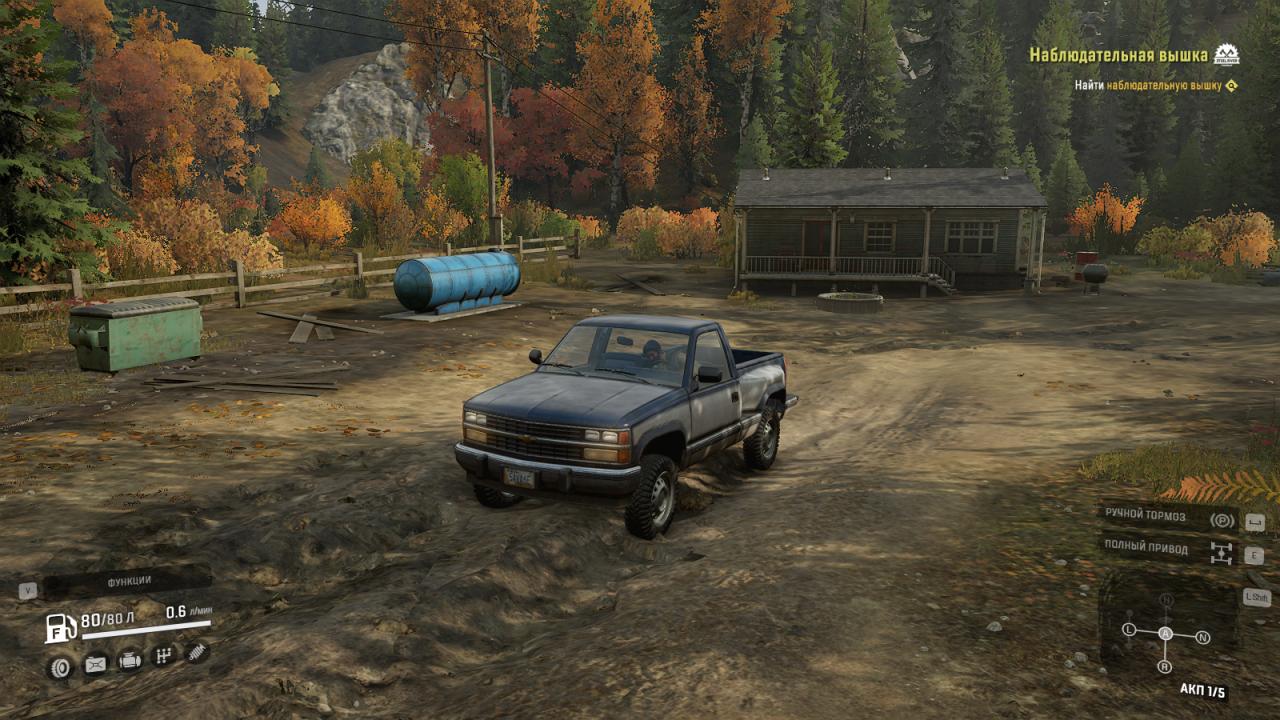The image size is (1280, 720).
Task: Check the engine status icon
Action: coord(130,660)
